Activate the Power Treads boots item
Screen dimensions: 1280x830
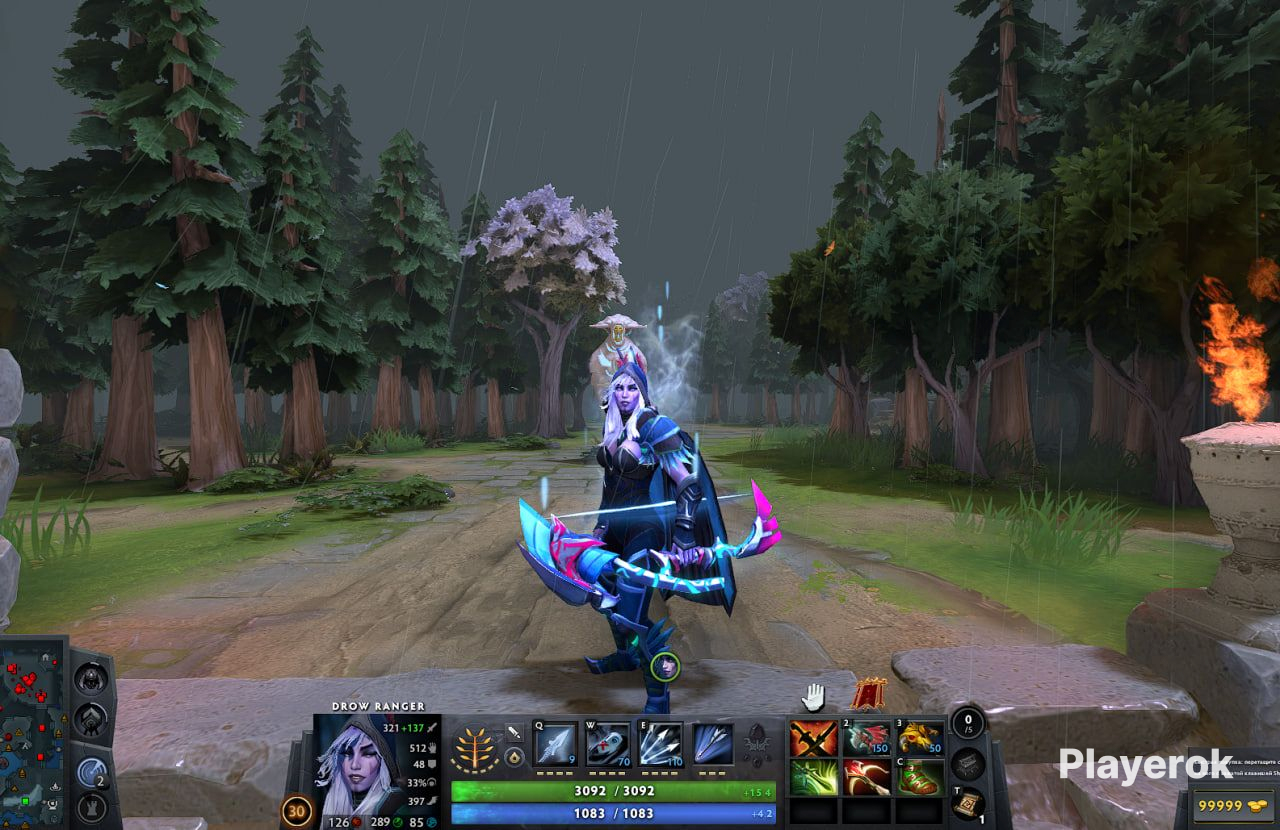(920, 777)
